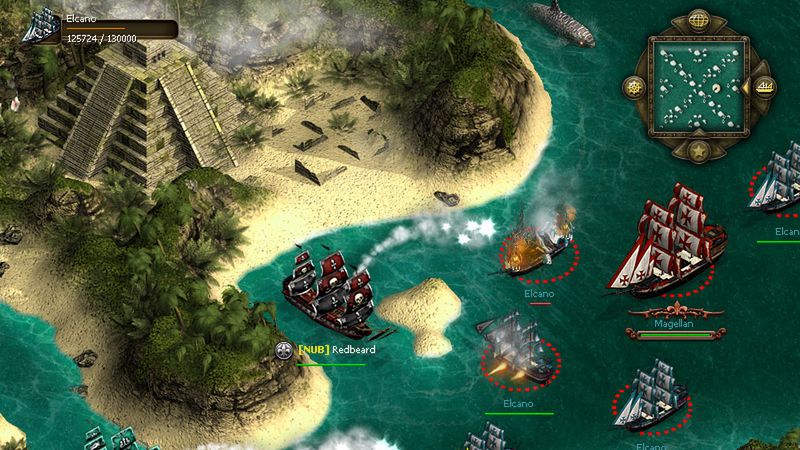The width and height of the screenshot is (800, 450).
Task: Activate the star button below the minimap
Action: (698, 151)
